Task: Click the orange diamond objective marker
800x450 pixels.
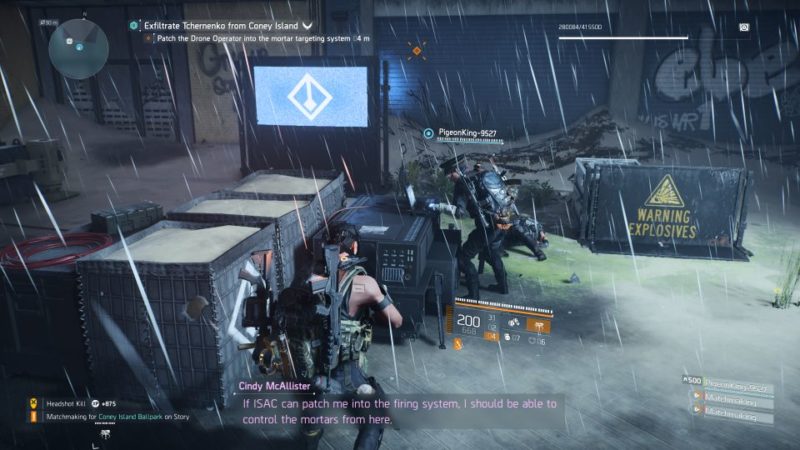Action: pos(417,47)
